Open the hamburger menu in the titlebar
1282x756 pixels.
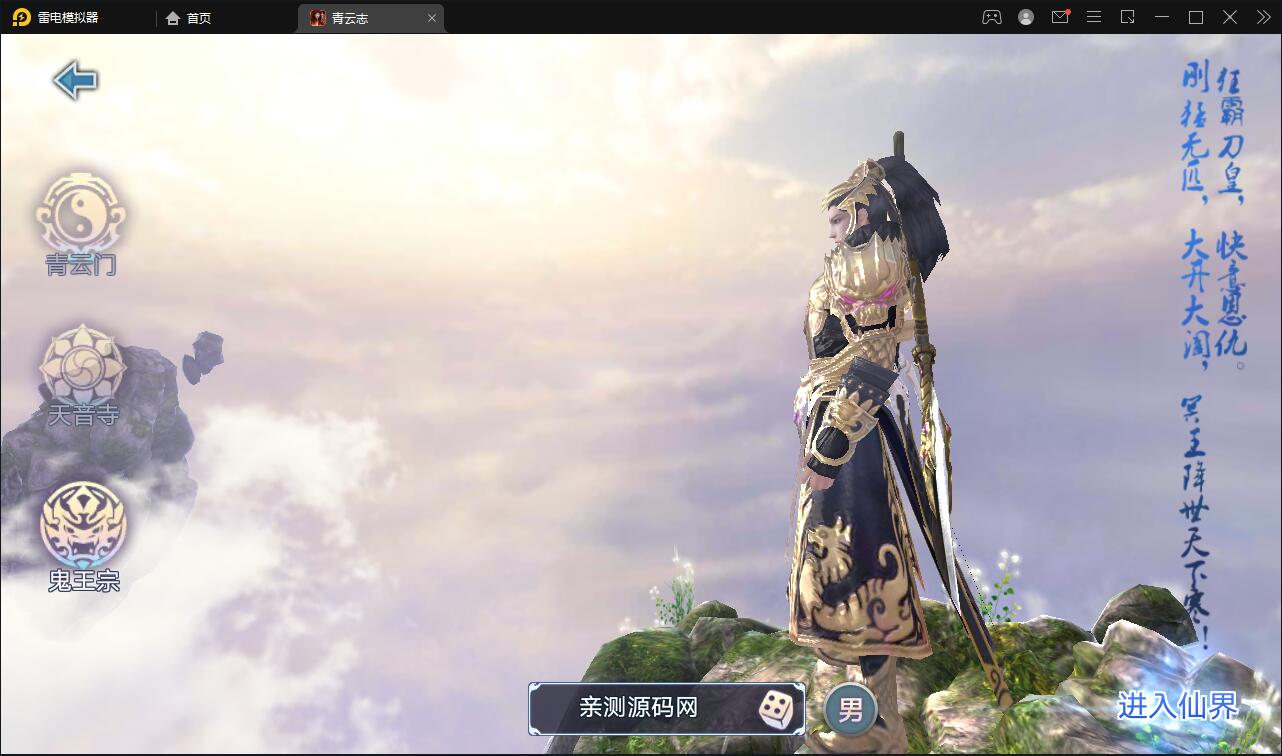pyautogui.click(x=1094, y=17)
